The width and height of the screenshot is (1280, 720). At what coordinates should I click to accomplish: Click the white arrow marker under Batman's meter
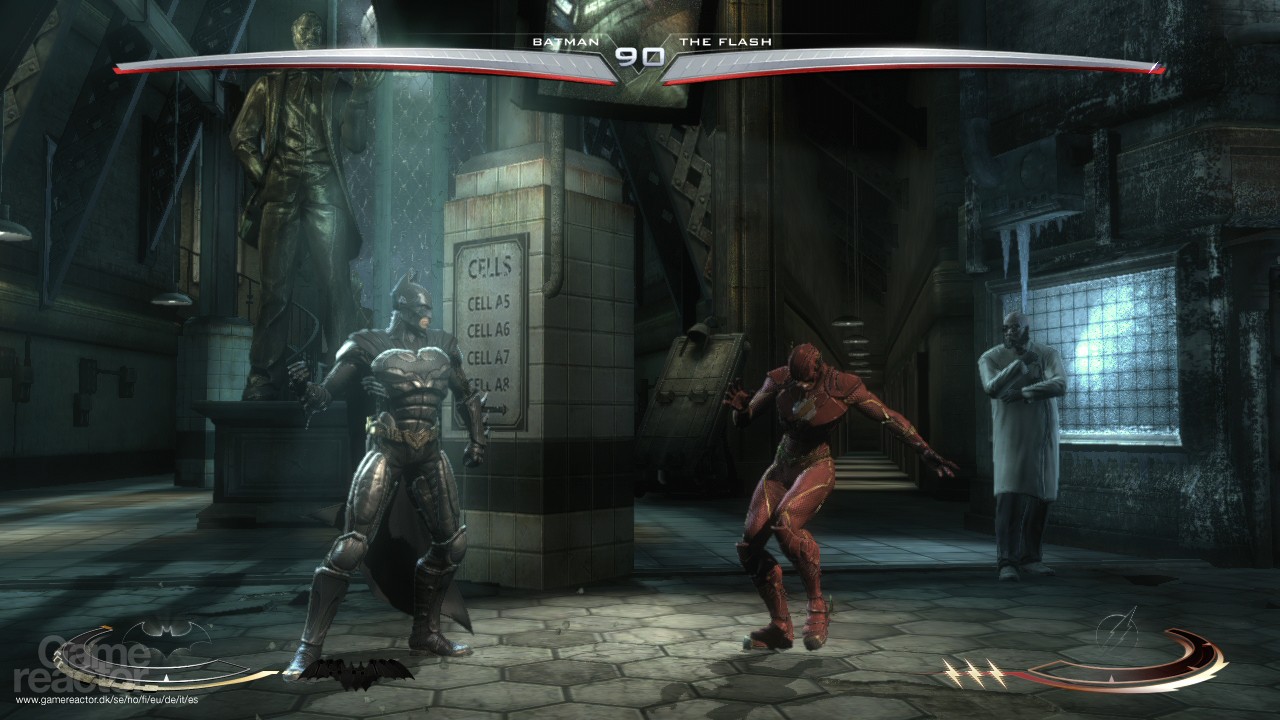(166, 679)
